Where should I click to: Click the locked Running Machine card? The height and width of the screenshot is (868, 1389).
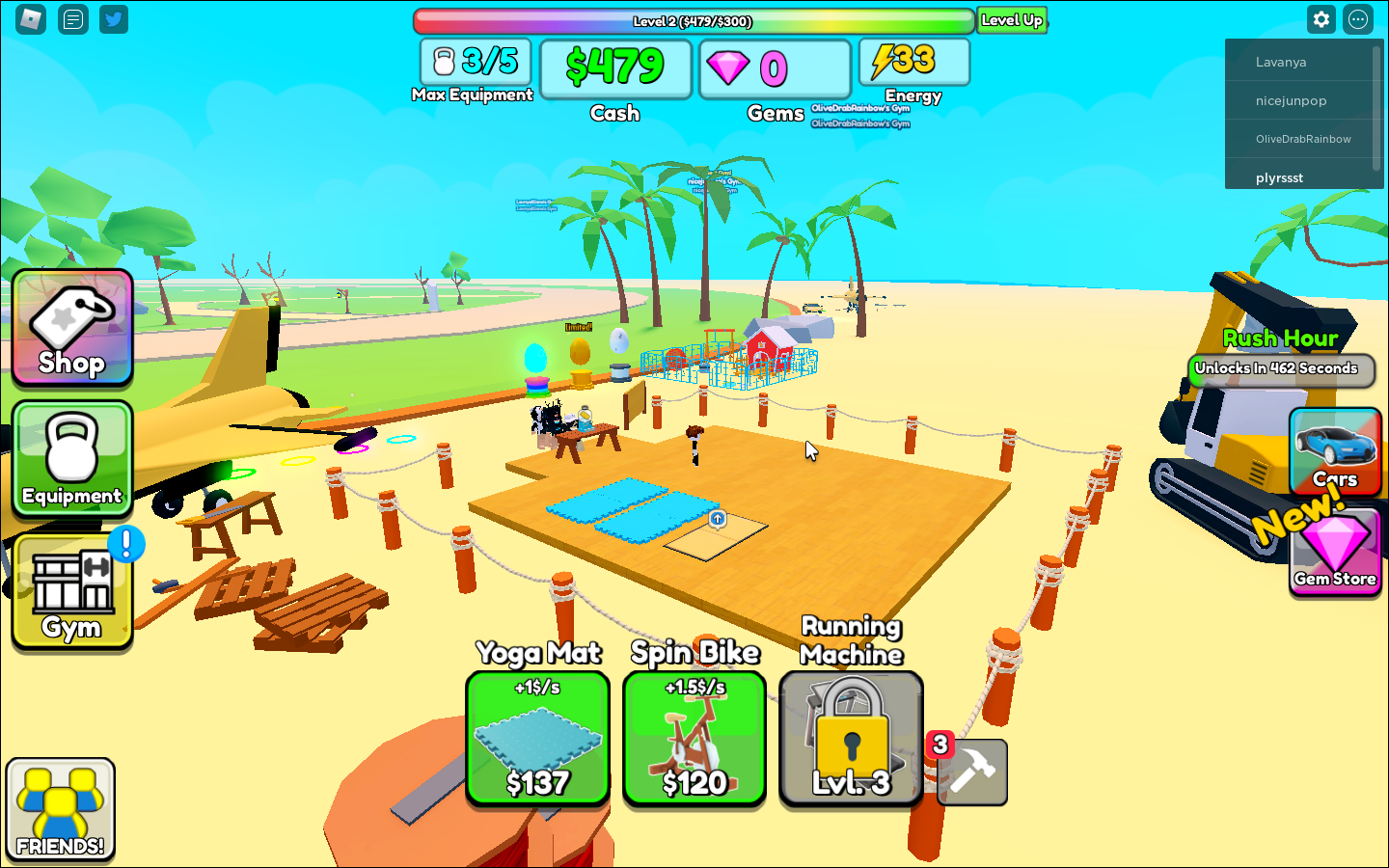point(850,740)
